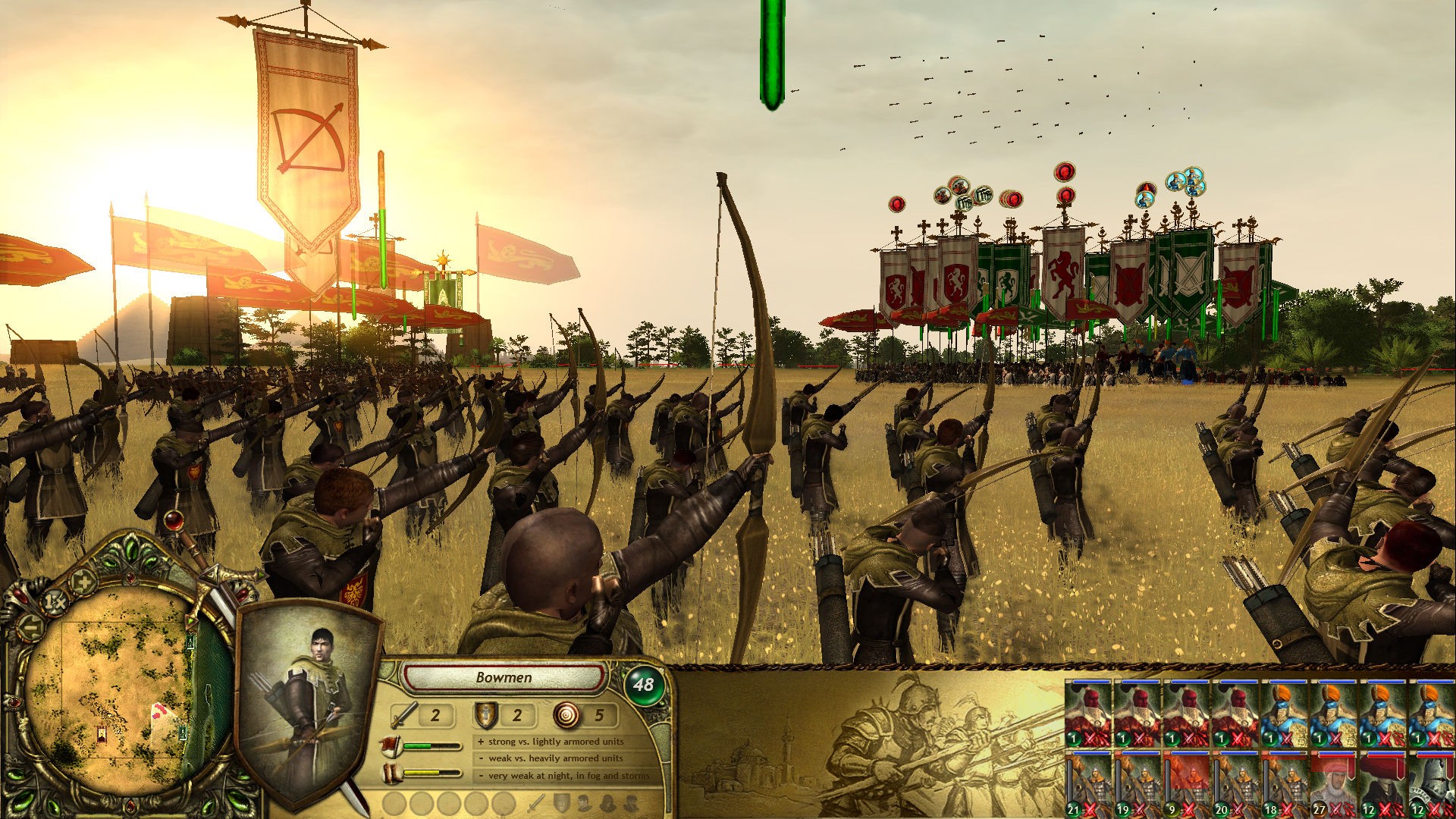Click the topmost red unit marker above banners
The image size is (1456, 819).
tap(1065, 172)
